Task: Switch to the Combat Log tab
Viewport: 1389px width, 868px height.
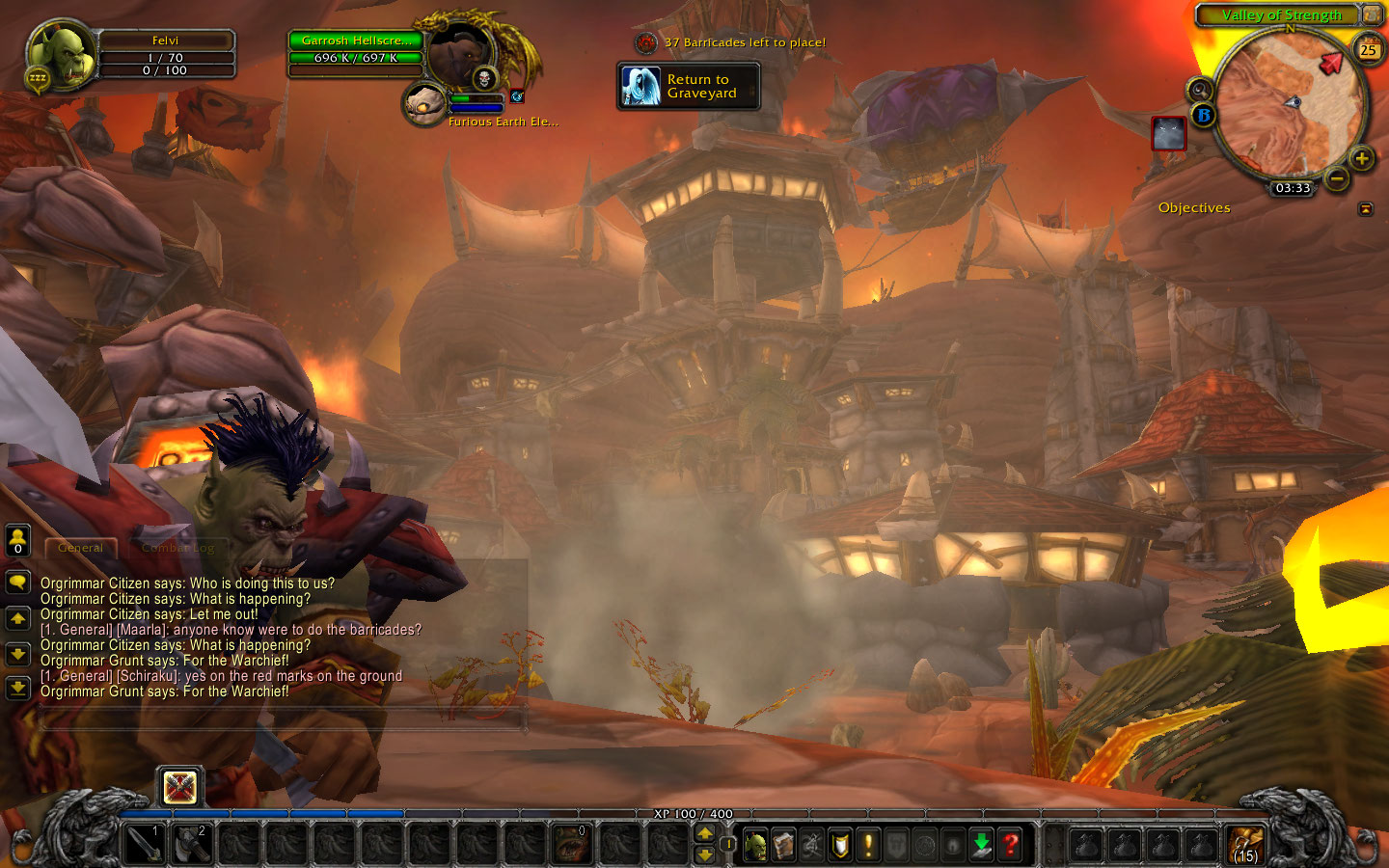Action: (178, 548)
